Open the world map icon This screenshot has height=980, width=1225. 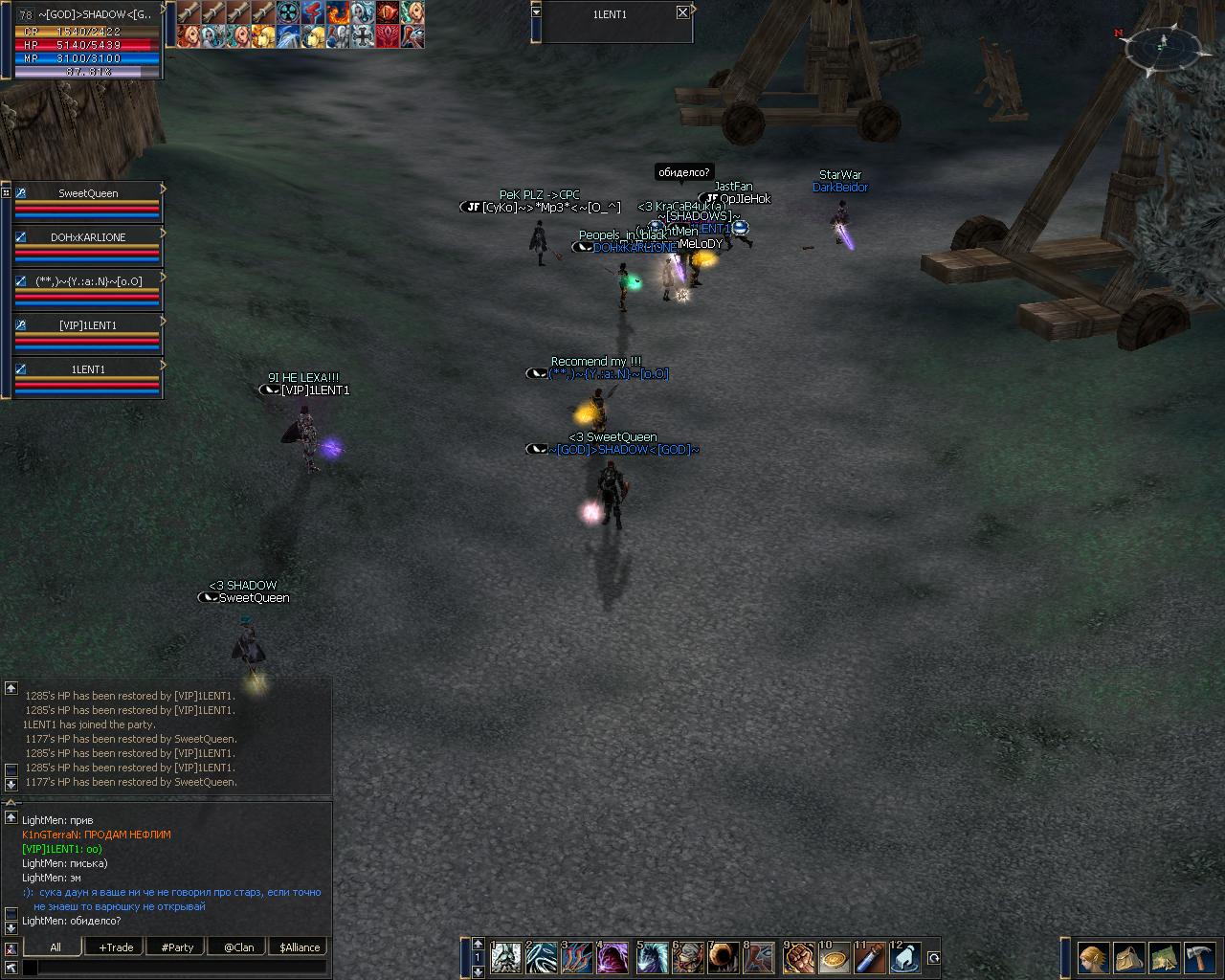click(1164, 957)
